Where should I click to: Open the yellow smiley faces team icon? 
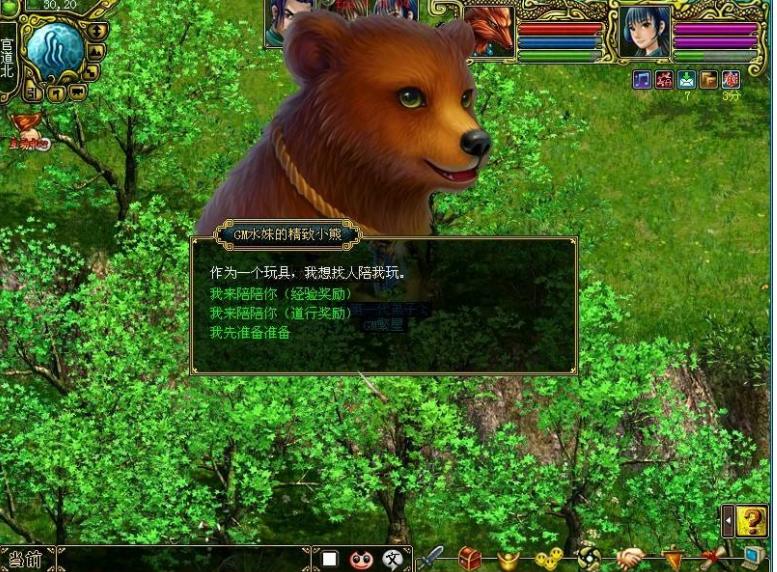click(x=548, y=559)
